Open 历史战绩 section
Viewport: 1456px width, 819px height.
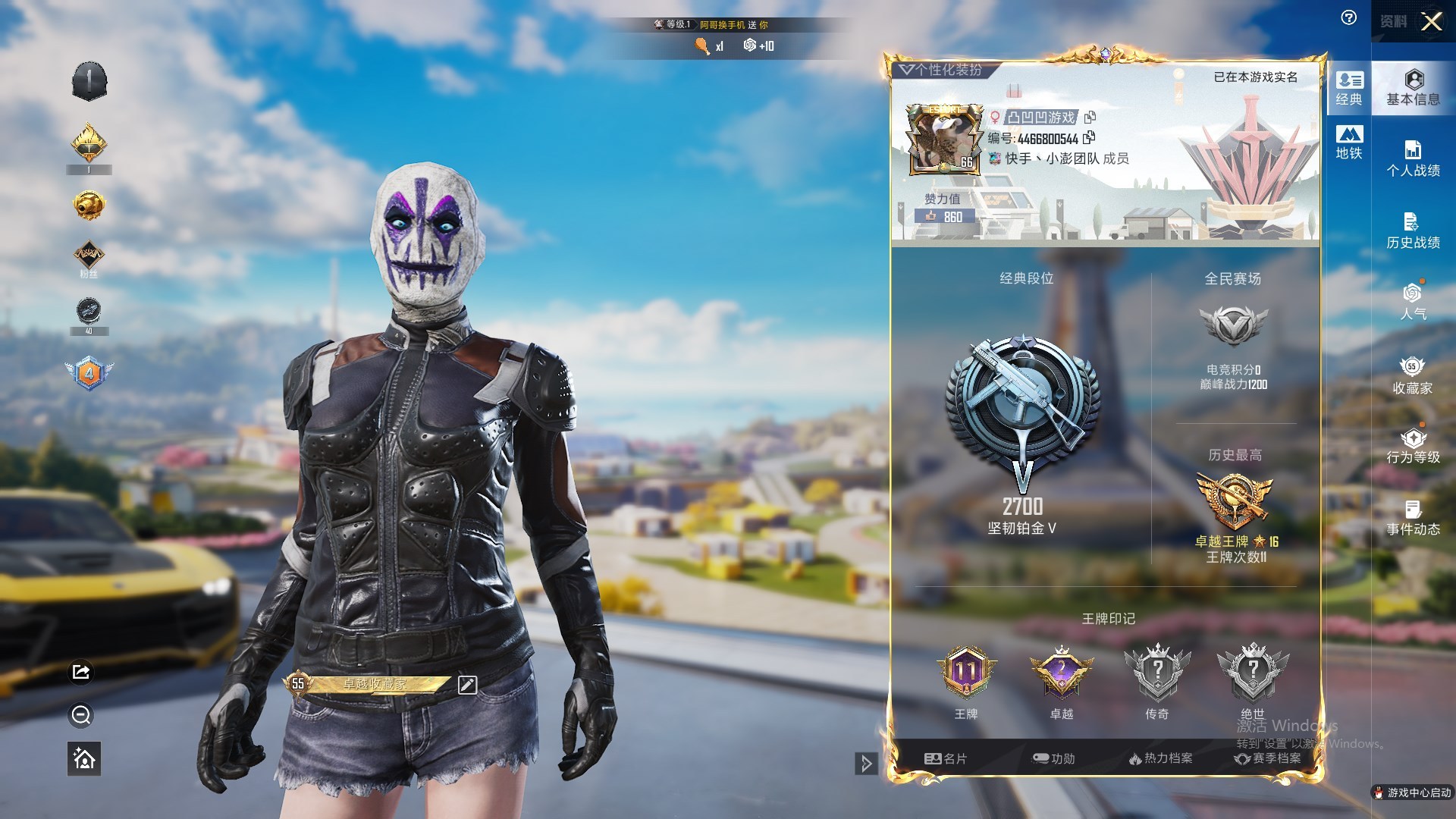pyautogui.click(x=1413, y=231)
